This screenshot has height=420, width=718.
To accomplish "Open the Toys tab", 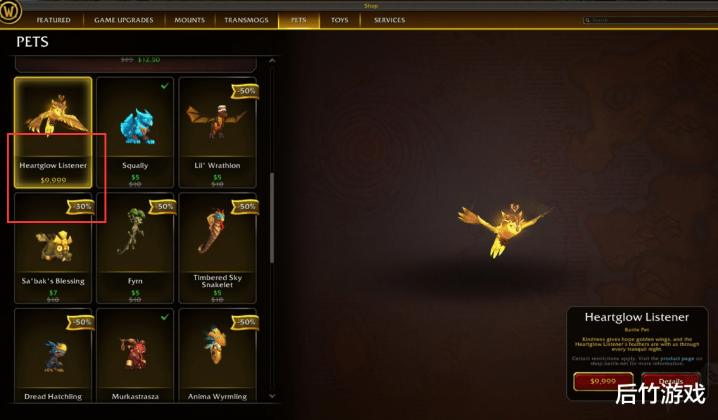I will pyautogui.click(x=340, y=20).
